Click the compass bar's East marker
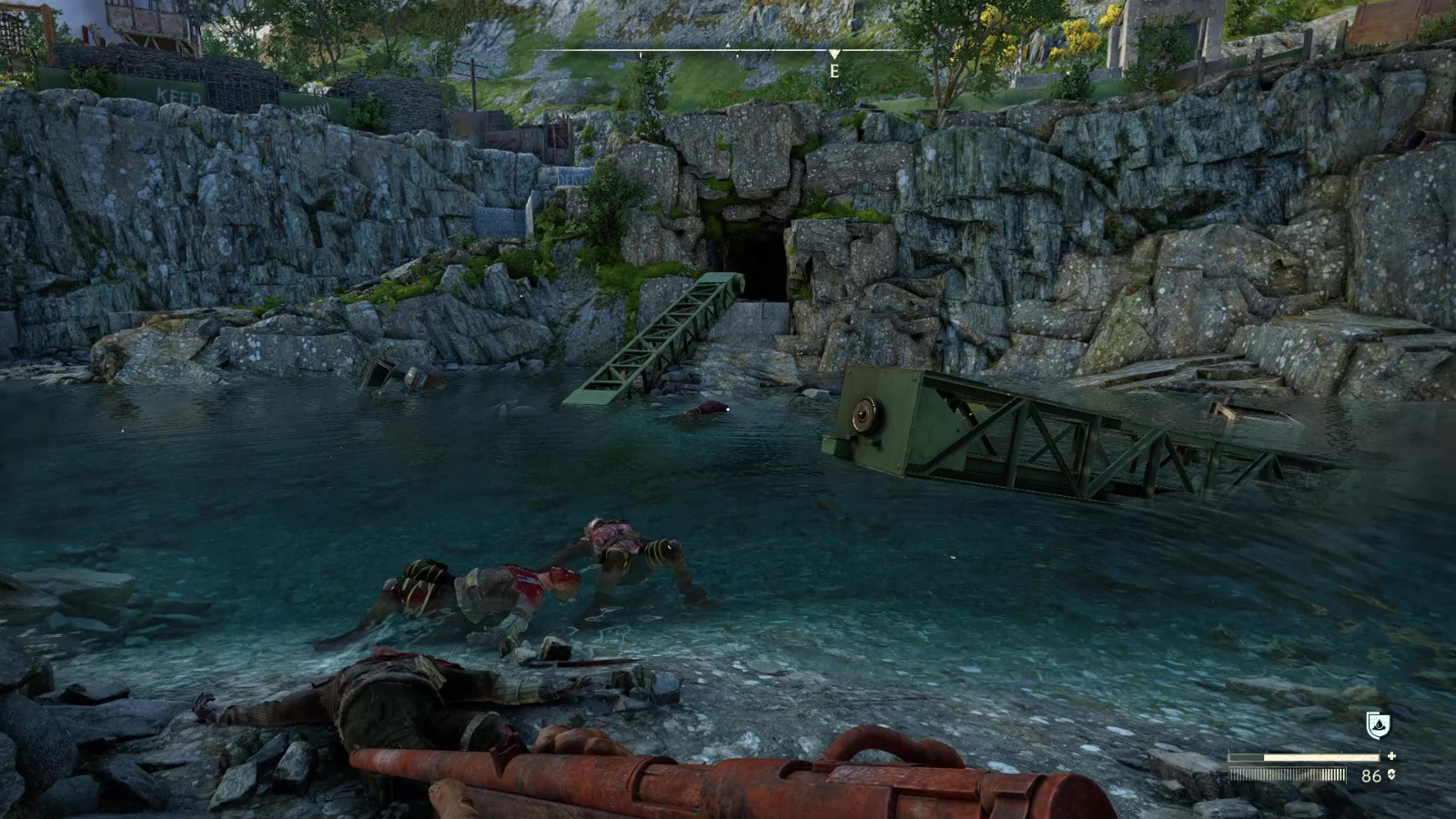The width and height of the screenshot is (1456, 819). (x=834, y=70)
